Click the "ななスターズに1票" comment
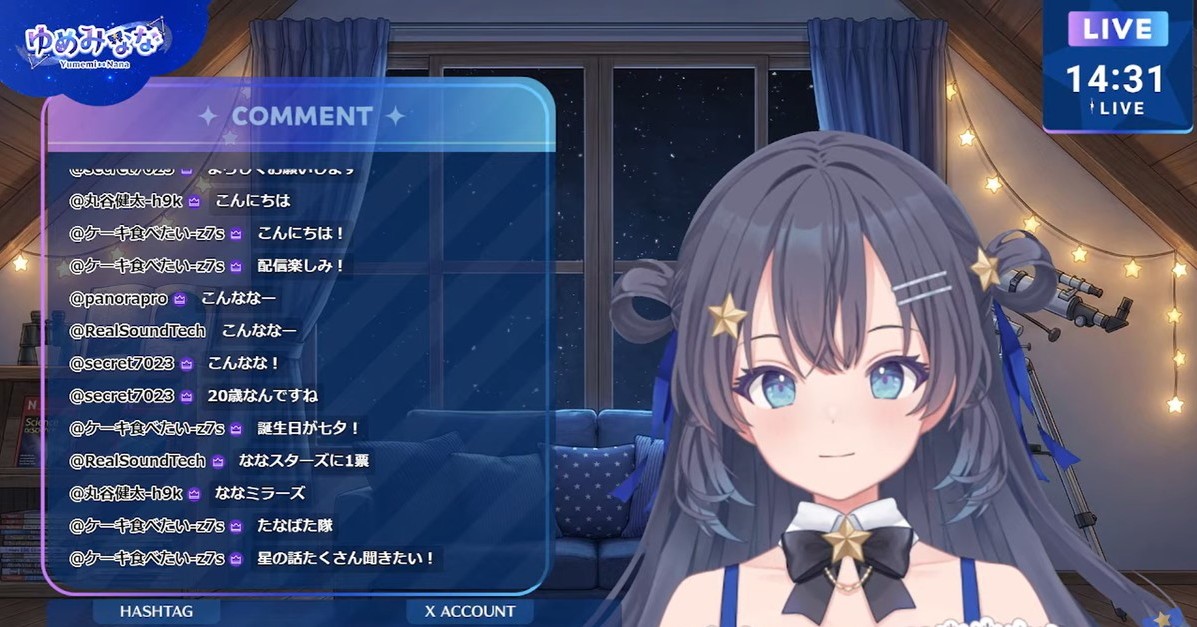This screenshot has height=627, width=1197. pos(290,461)
